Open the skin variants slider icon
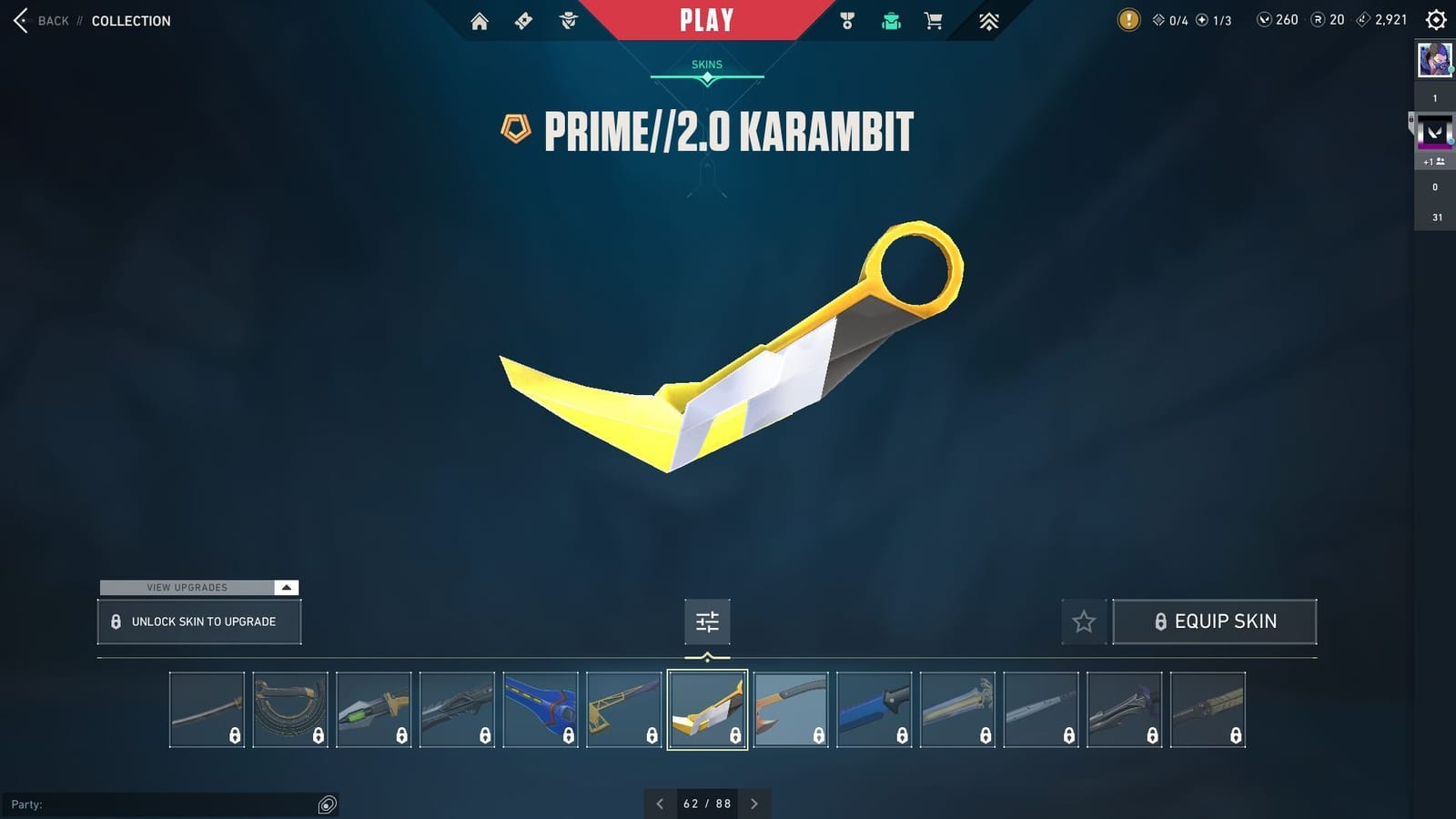The width and height of the screenshot is (1456, 819). [707, 622]
